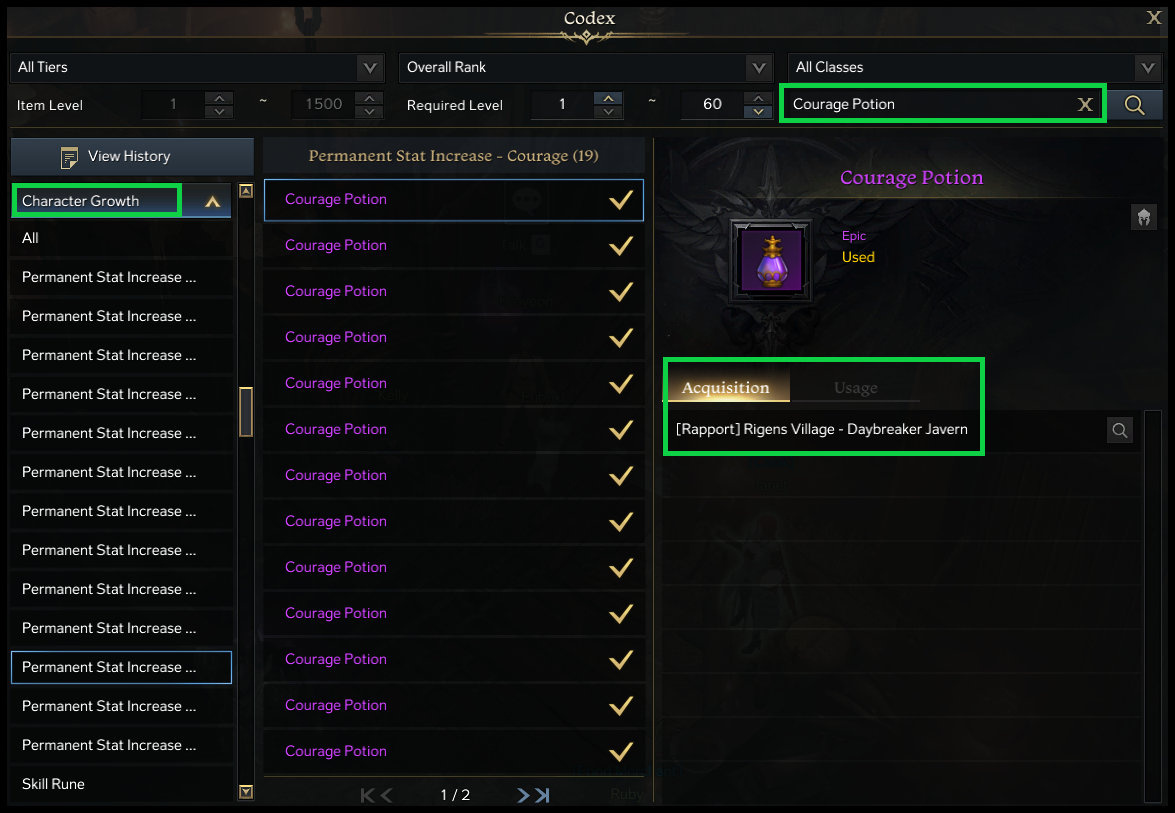Switch to the Acquisition tab

coord(726,388)
